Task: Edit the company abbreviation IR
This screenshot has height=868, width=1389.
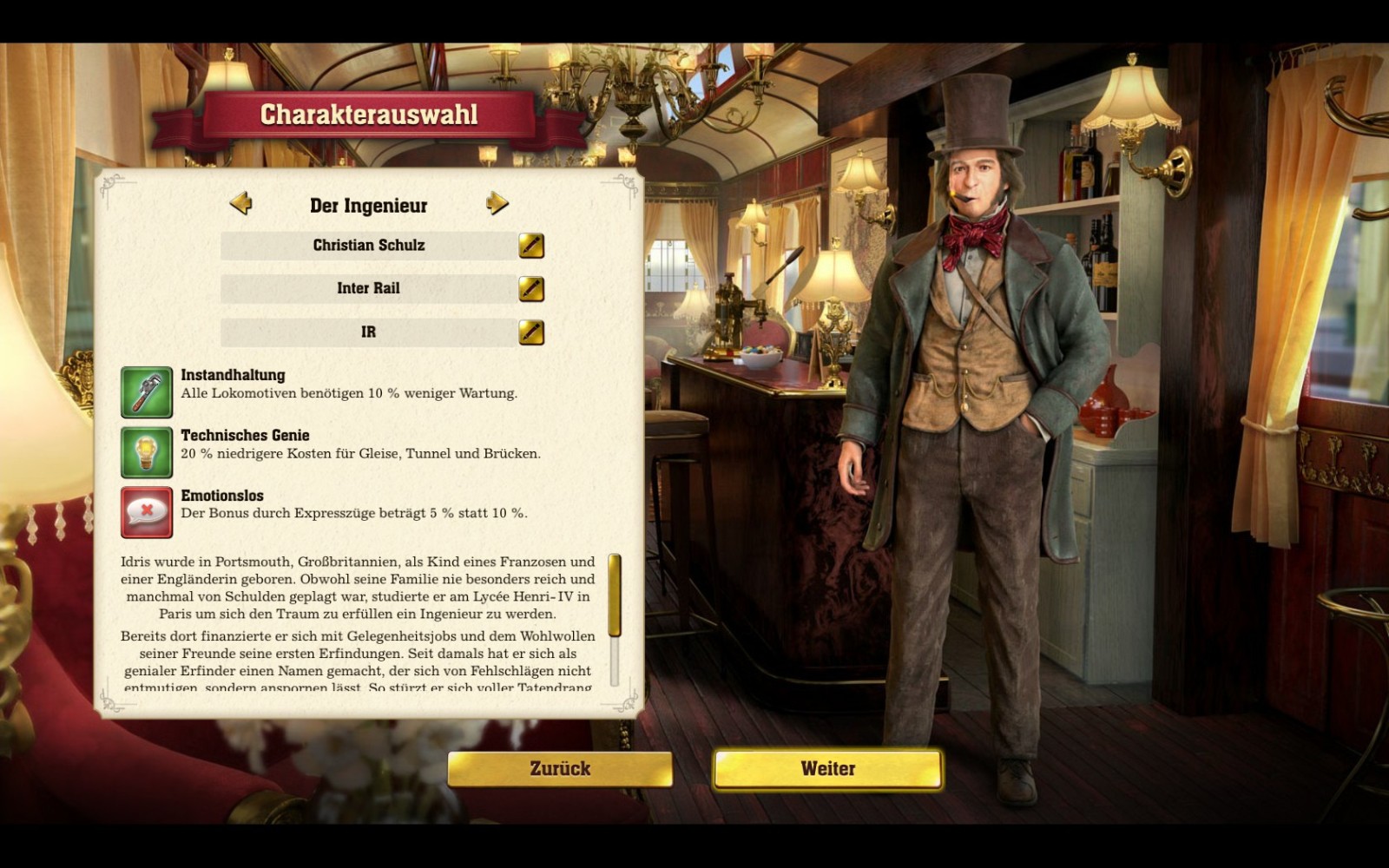Action: 531,332
